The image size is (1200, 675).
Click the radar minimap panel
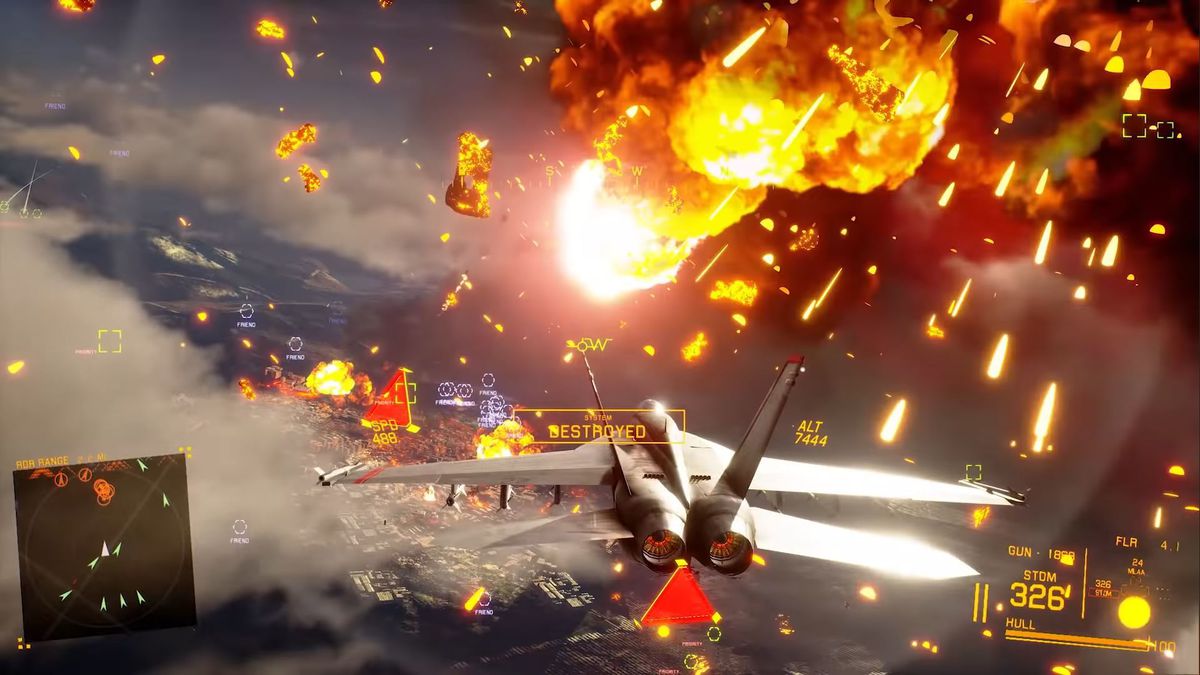click(102, 547)
